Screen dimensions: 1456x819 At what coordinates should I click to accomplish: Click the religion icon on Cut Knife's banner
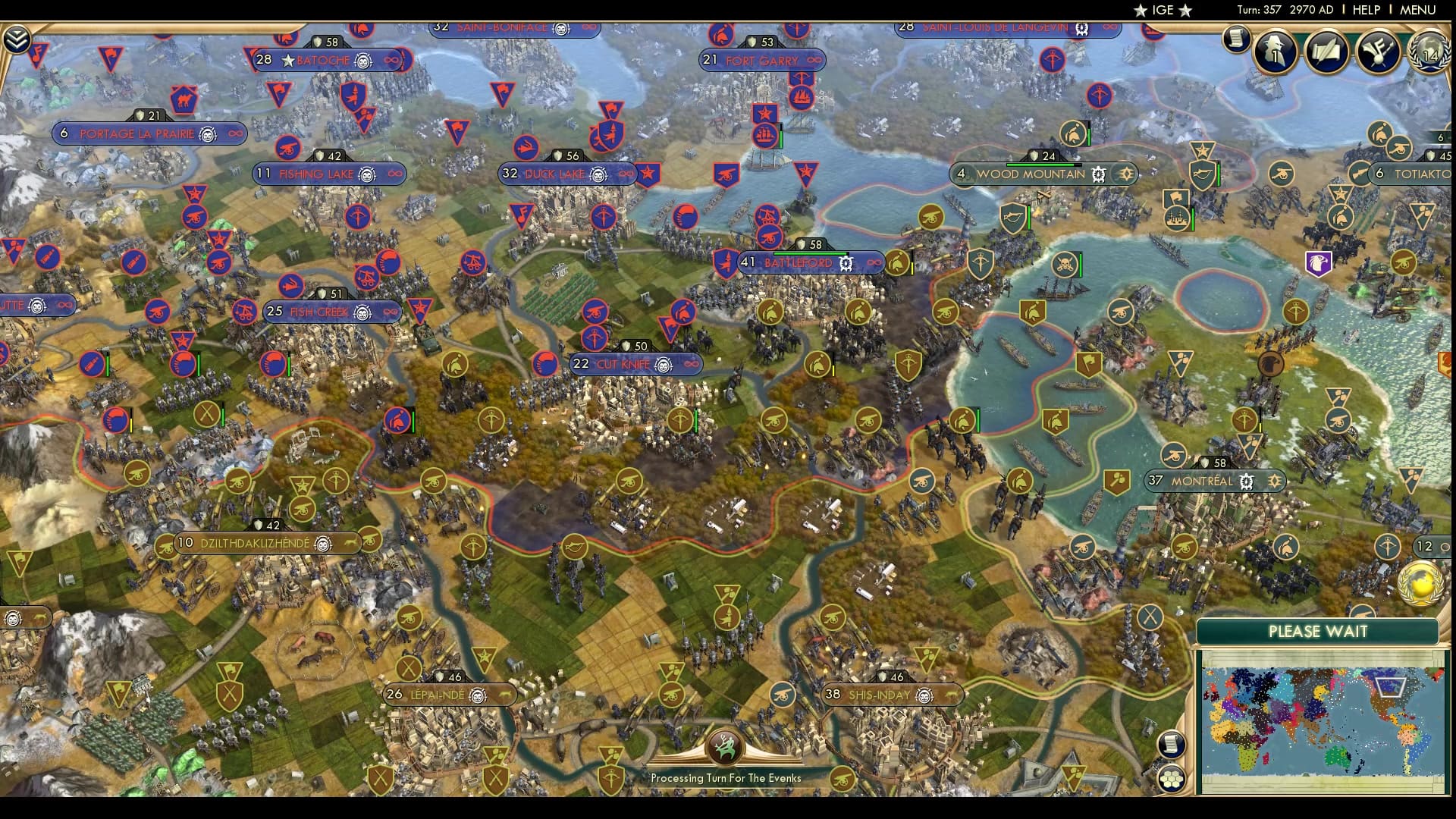(x=663, y=364)
